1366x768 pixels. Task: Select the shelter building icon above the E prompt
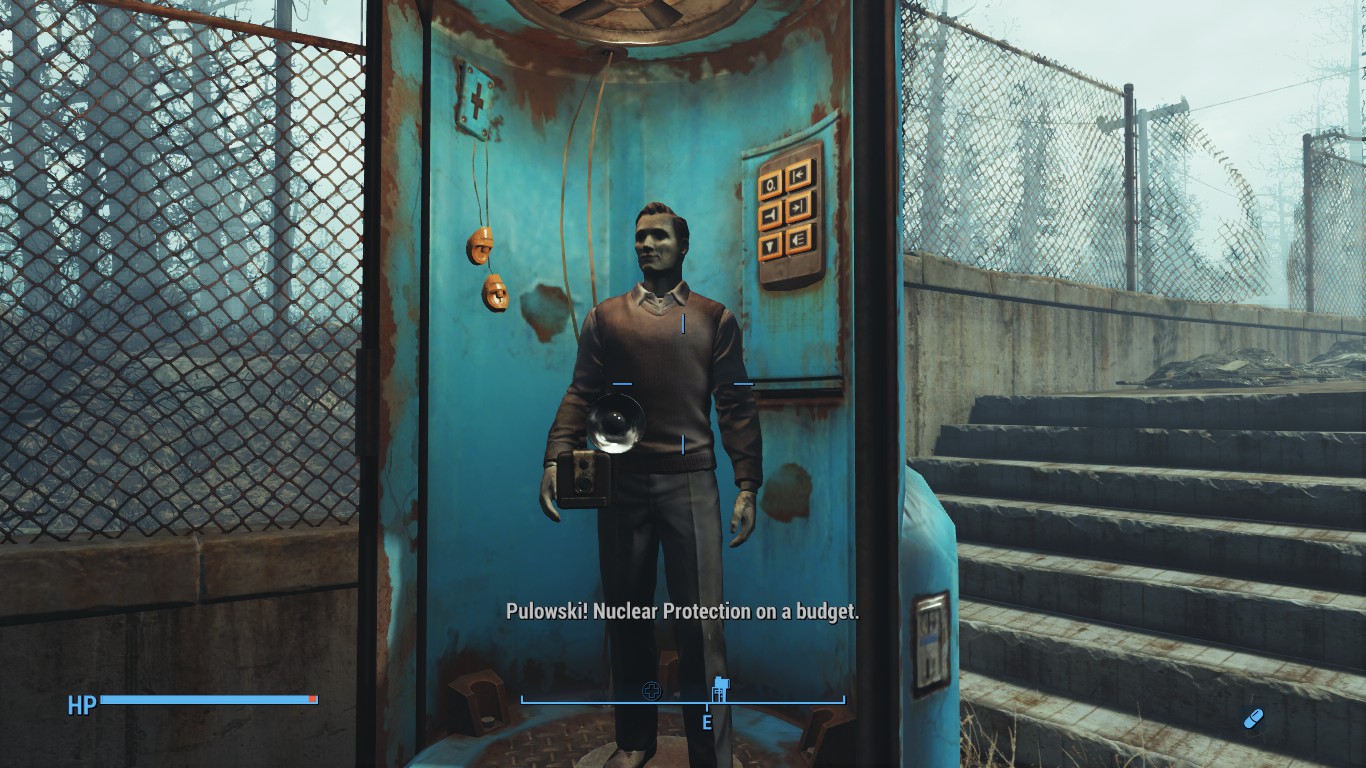(x=722, y=689)
